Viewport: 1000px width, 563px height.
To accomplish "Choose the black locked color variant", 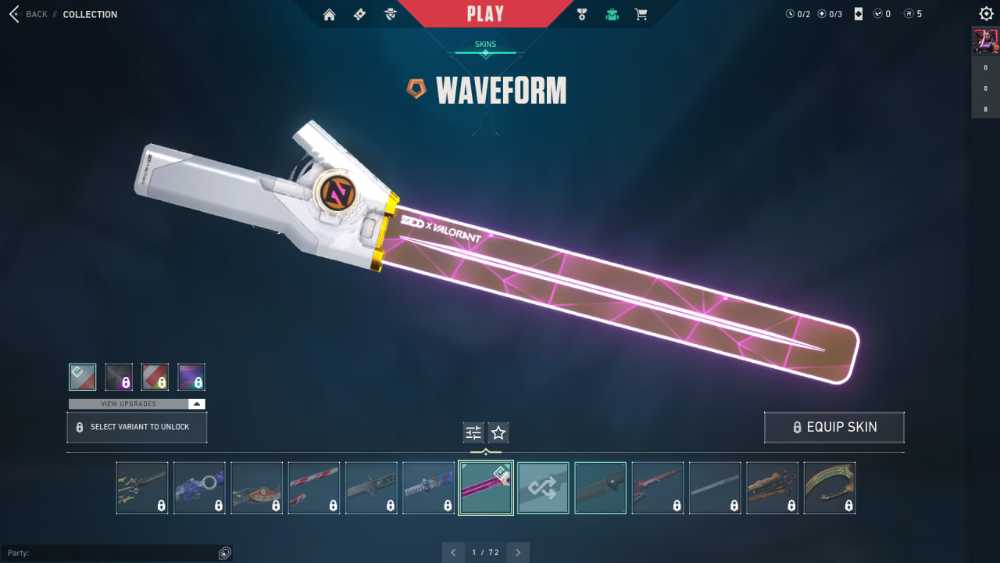I will [119, 377].
